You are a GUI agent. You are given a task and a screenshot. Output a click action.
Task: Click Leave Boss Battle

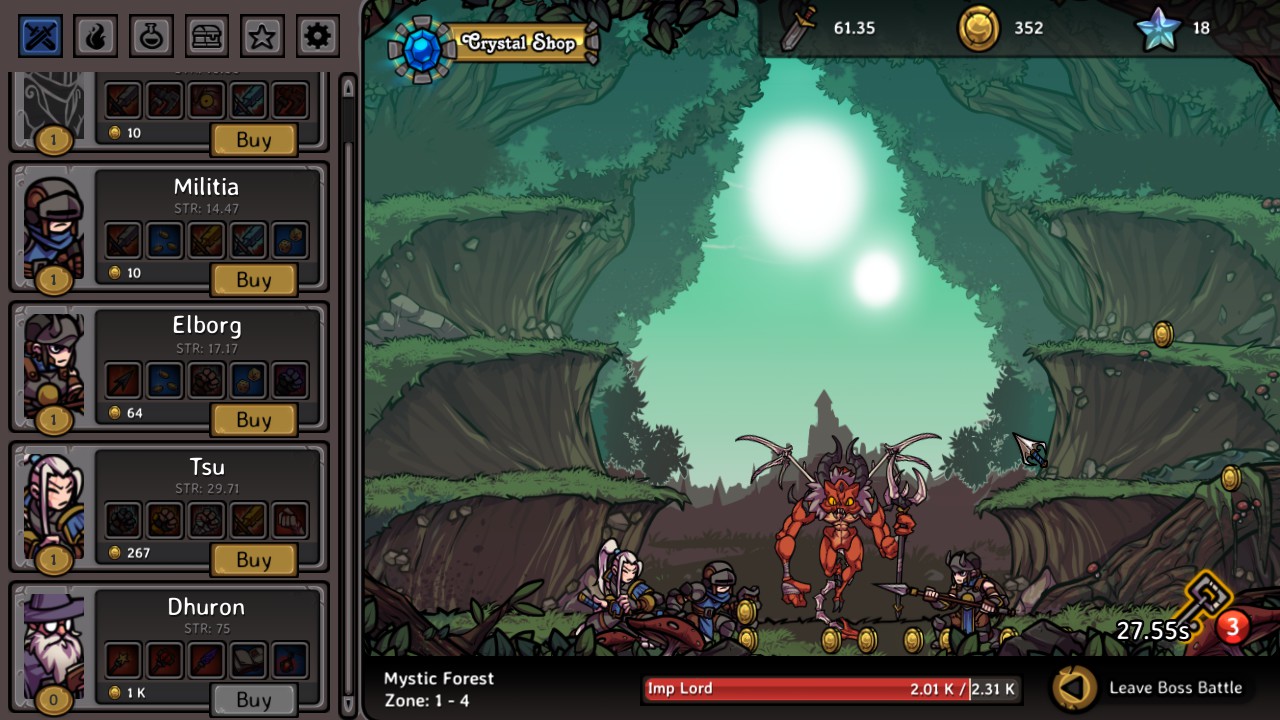(x=1174, y=688)
